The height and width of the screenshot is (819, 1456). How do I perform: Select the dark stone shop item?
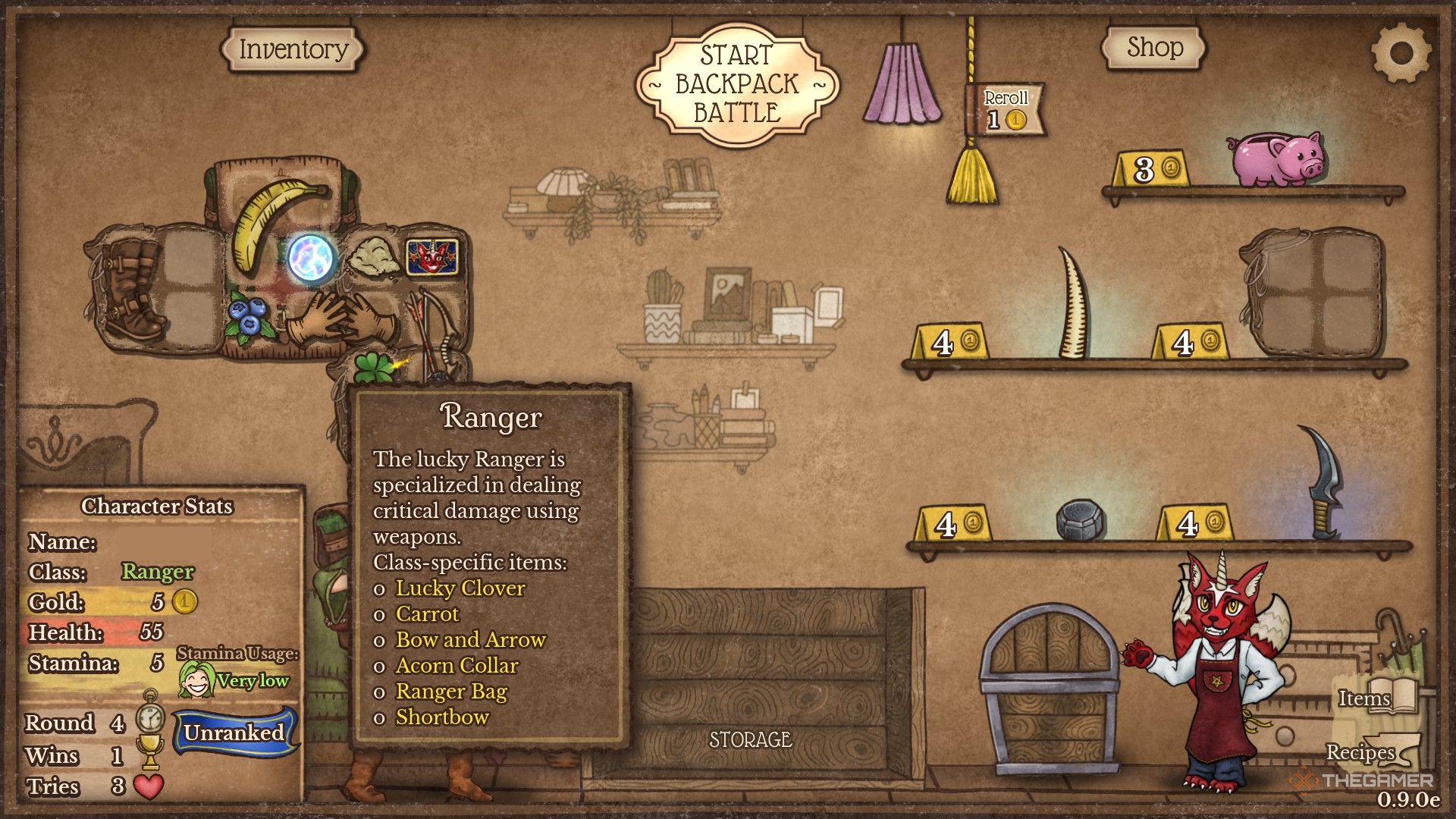pos(1080,520)
